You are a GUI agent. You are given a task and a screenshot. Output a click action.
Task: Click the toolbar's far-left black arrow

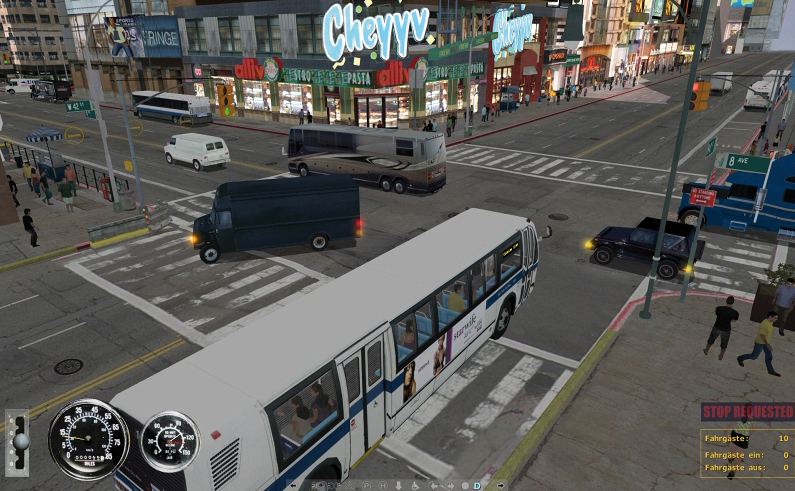[x=293, y=486]
